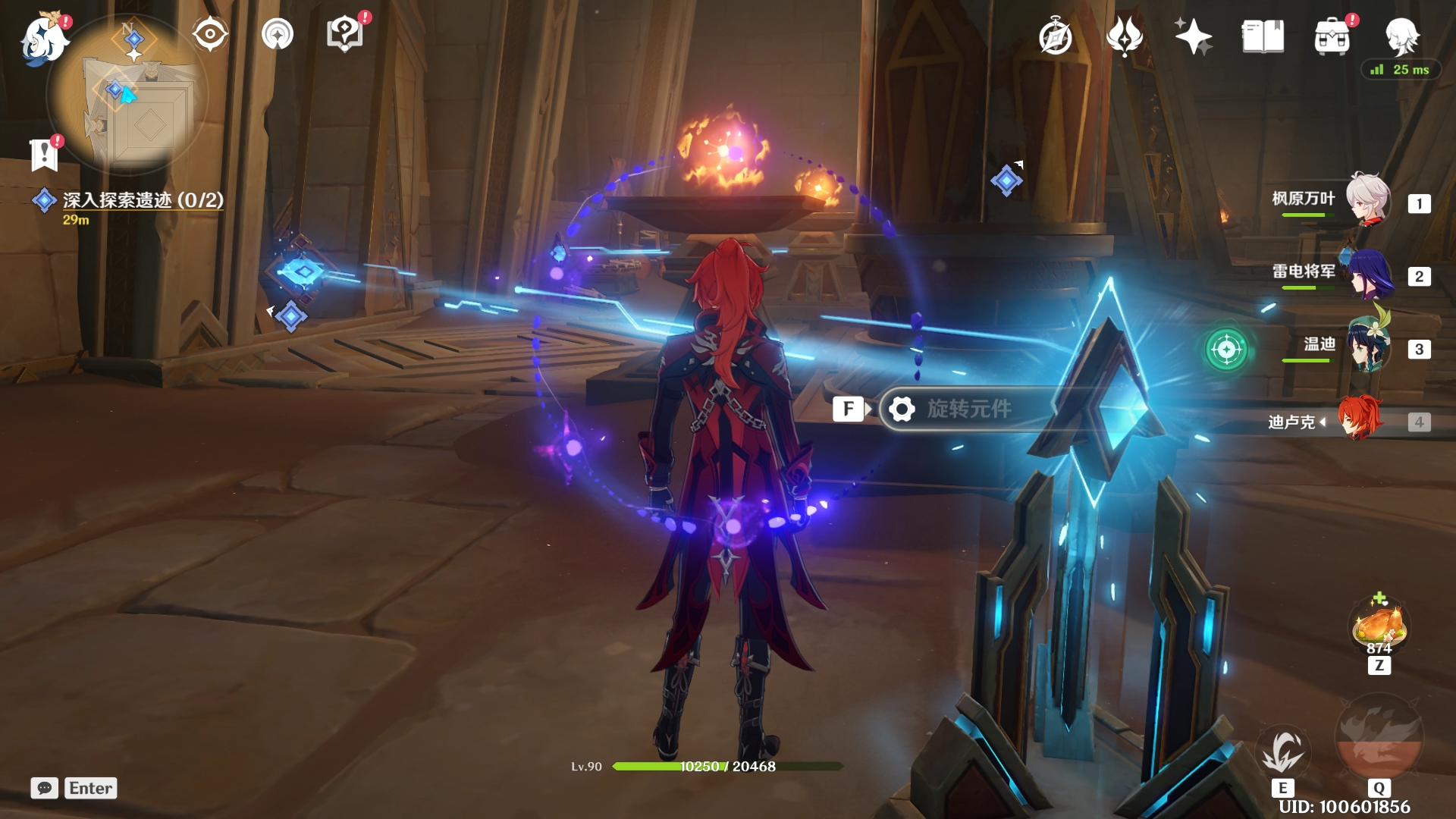
Task: Open the wish four-pointed star icon
Action: click(1193, 36)
